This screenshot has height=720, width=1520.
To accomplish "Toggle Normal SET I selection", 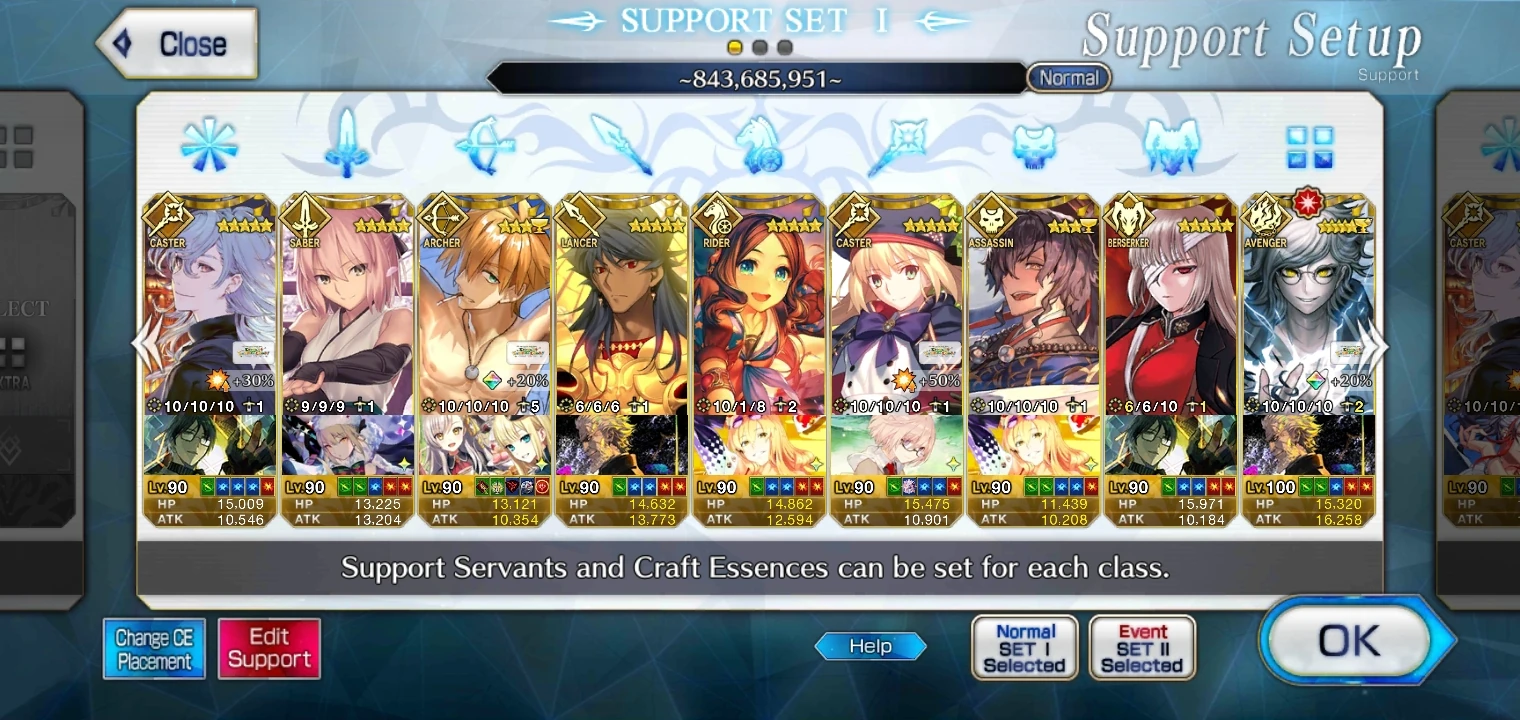I will coord(1024,646).
